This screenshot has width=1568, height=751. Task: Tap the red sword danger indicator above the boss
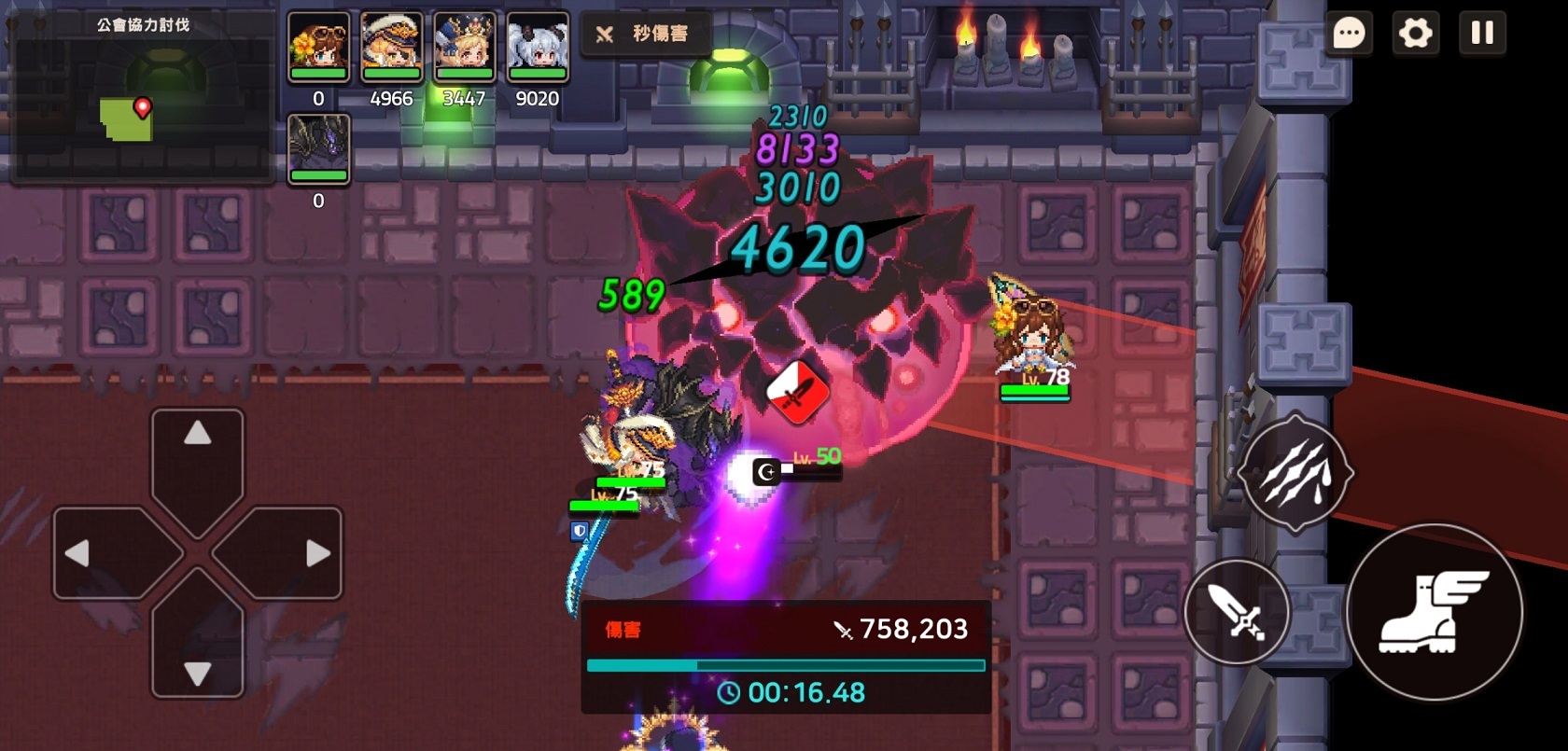[x=798, y=392]
